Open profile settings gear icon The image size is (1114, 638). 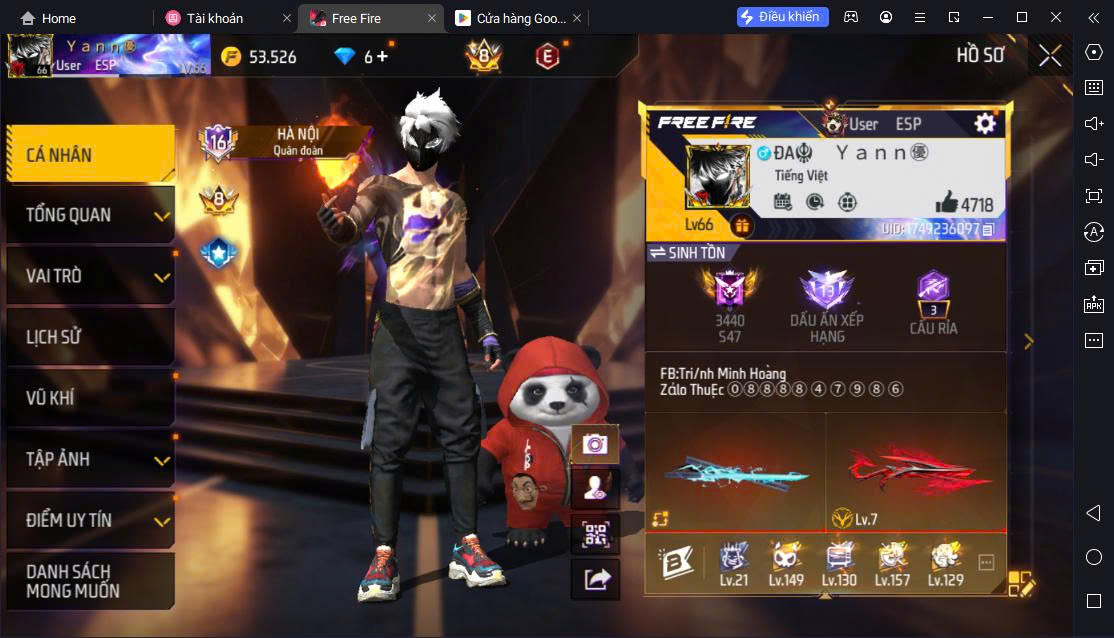click(x=985, y=123)
